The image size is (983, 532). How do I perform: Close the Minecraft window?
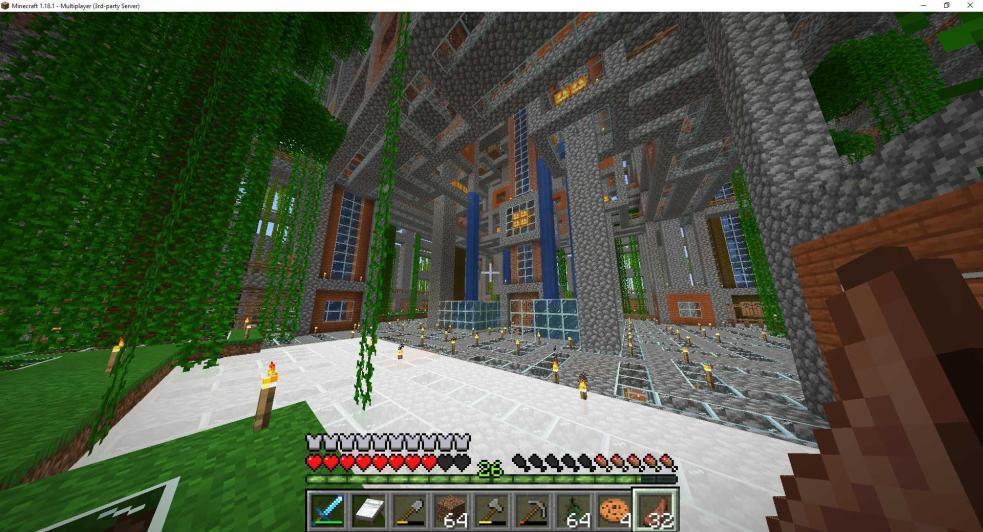970,6
